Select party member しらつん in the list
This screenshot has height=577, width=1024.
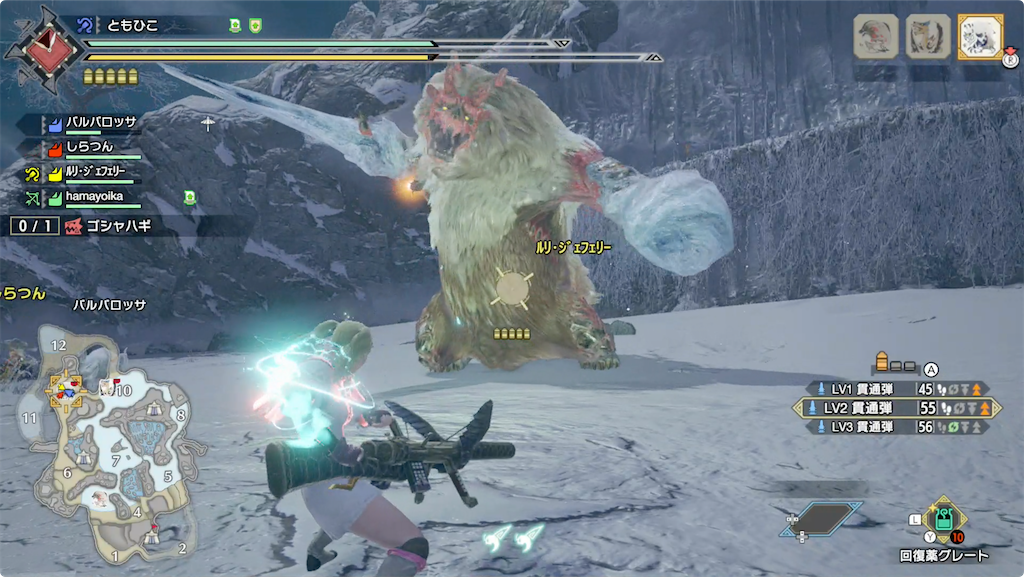click(88, 147)
